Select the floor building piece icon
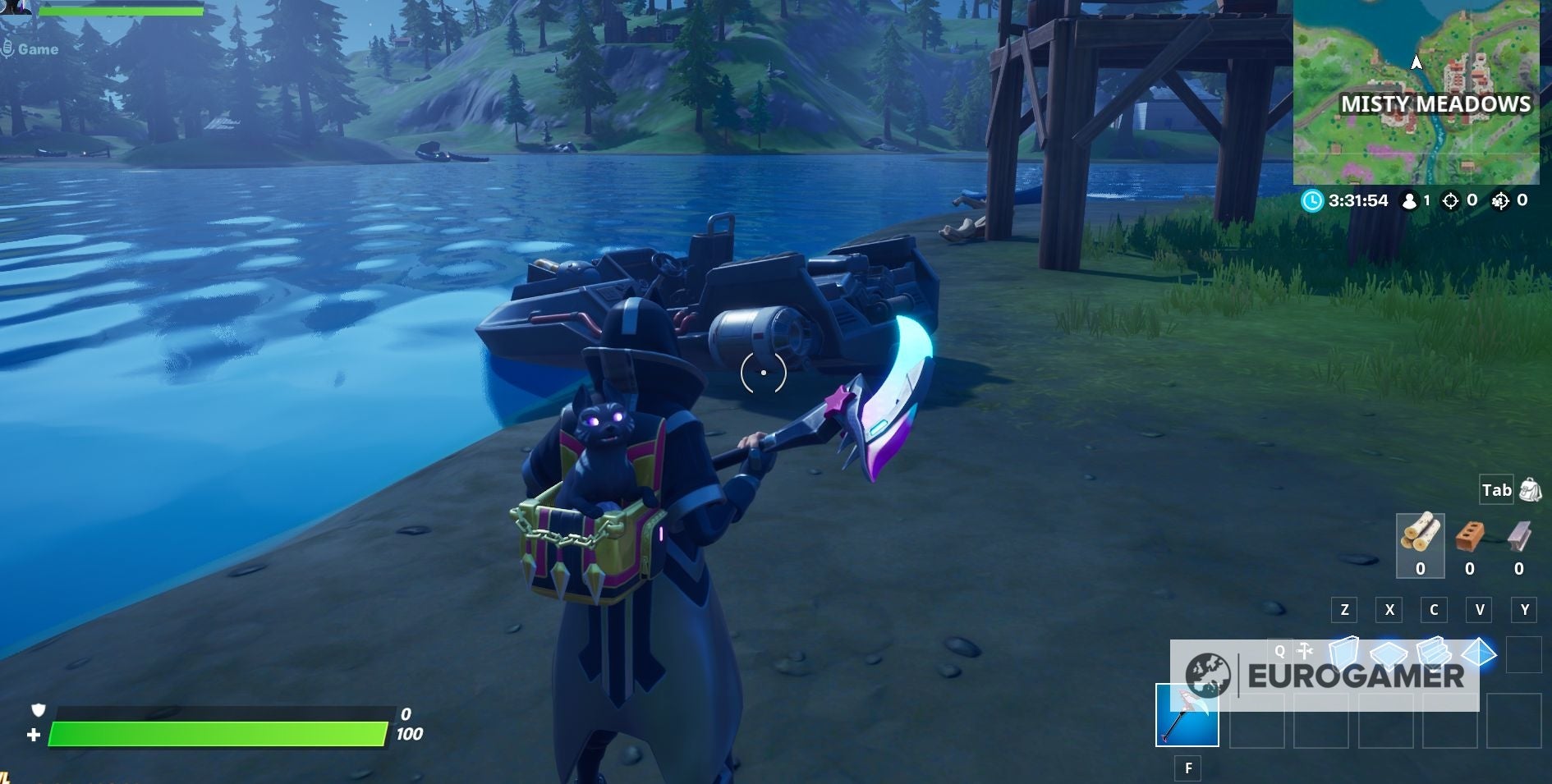 tap(1389, 655)
